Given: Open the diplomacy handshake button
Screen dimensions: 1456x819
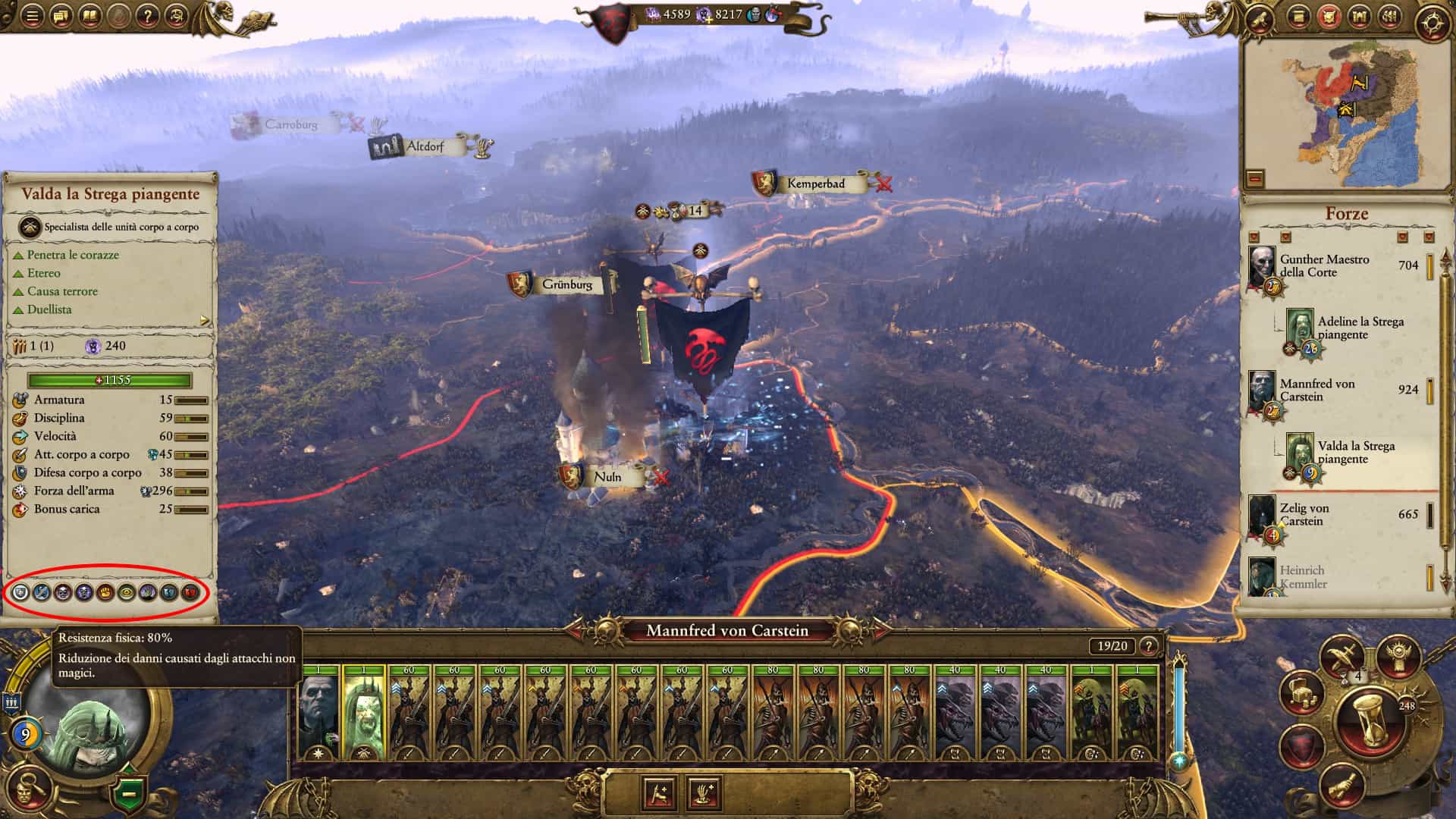Looking at the screenshot, I should 1341,786.
